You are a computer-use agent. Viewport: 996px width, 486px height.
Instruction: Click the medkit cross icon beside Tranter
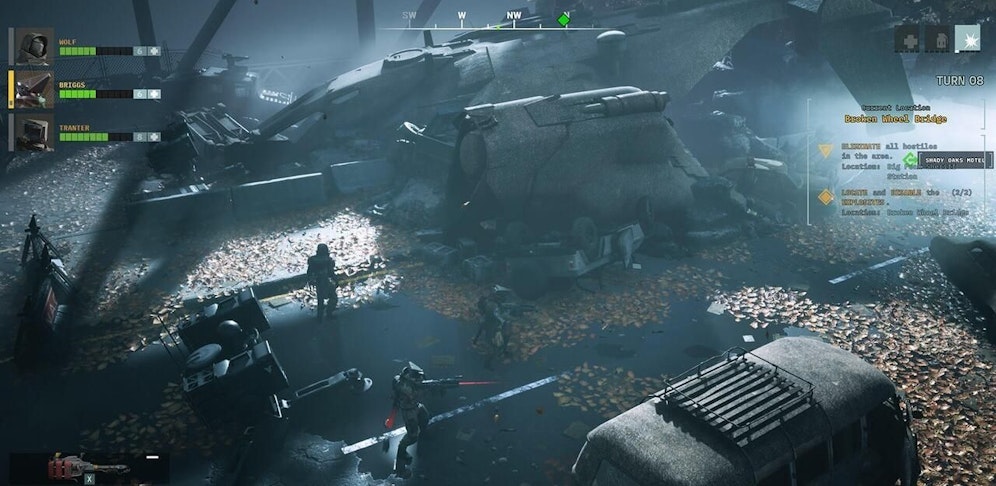[154, 137]
